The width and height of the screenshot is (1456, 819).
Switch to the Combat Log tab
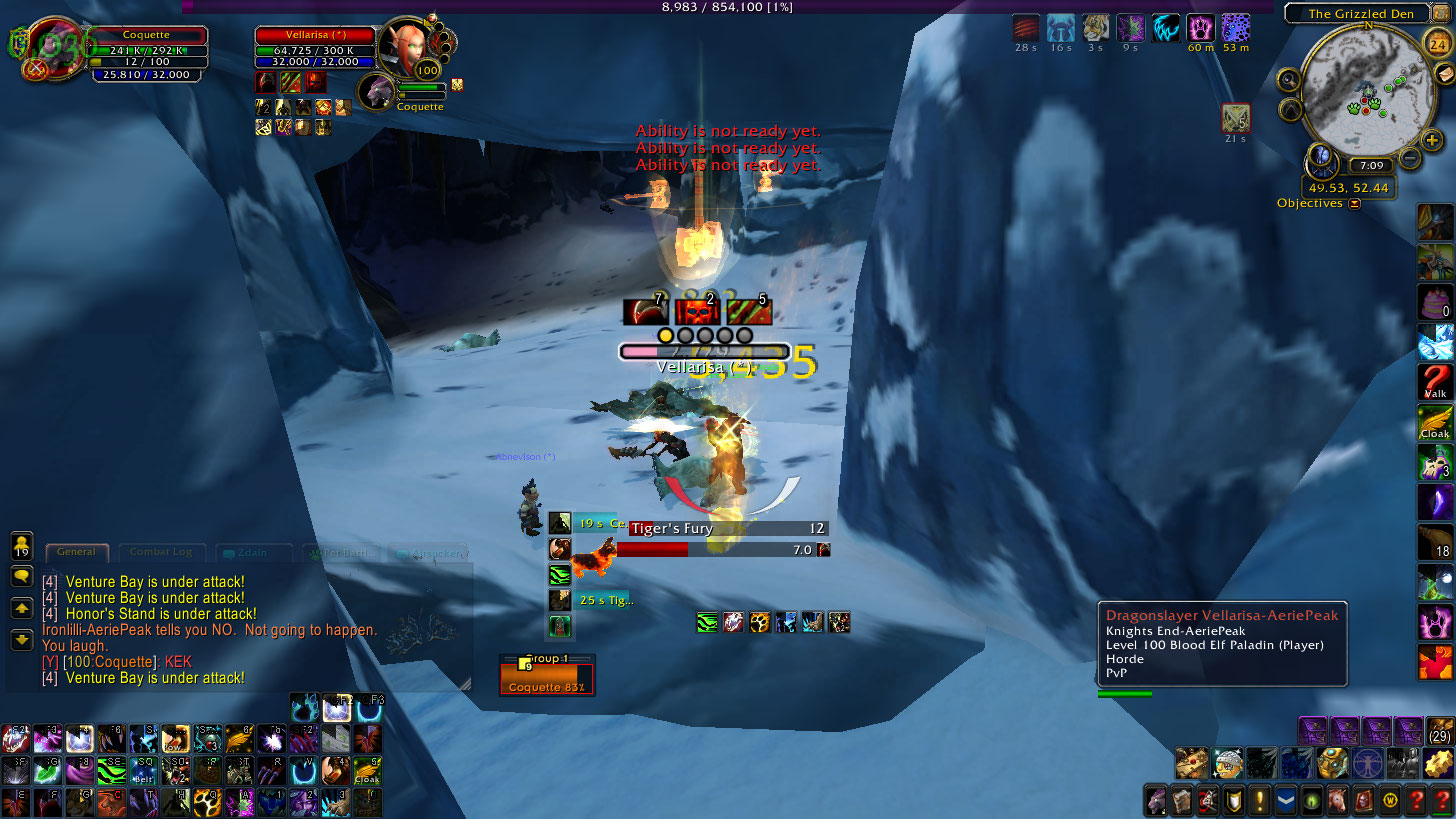click(x=161, y=552)
